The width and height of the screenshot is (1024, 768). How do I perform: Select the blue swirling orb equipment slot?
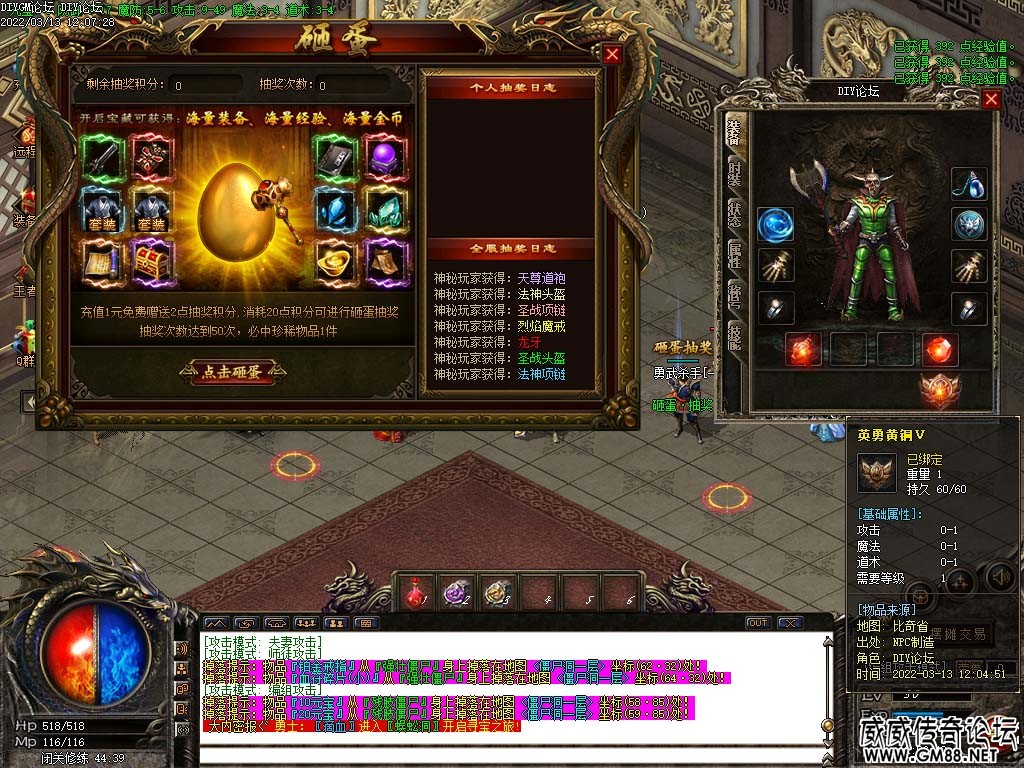tap(775, 225)
